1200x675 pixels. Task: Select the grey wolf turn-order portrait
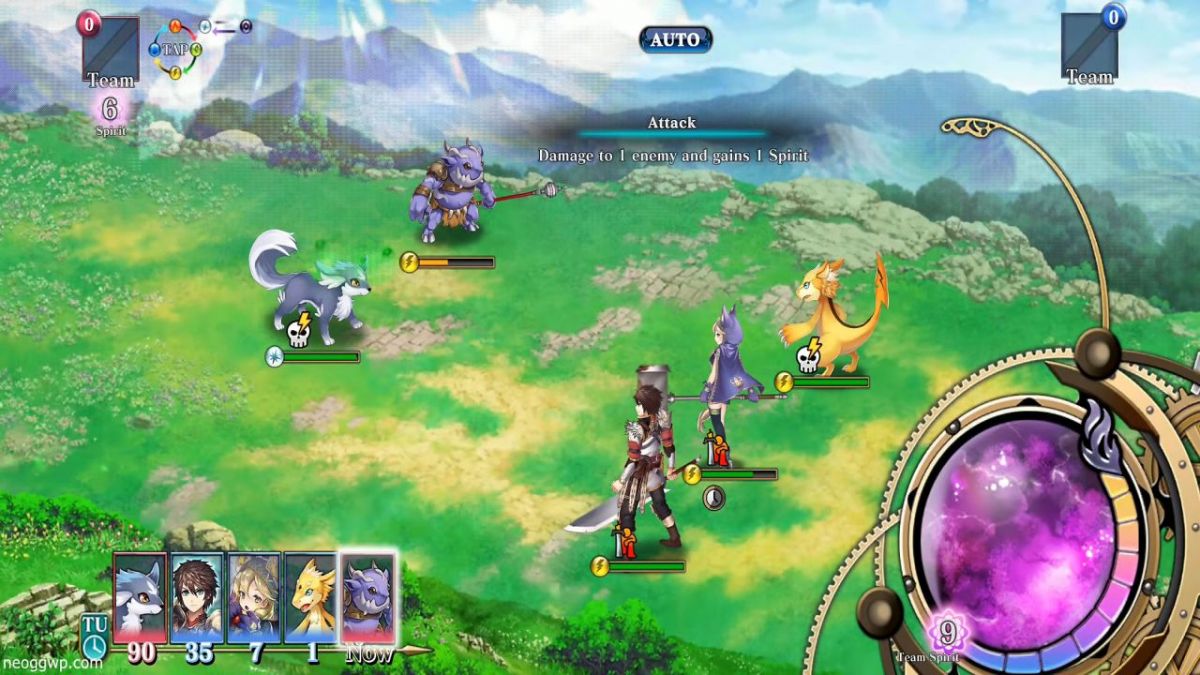pyautogui.click(x=139, y=597)
